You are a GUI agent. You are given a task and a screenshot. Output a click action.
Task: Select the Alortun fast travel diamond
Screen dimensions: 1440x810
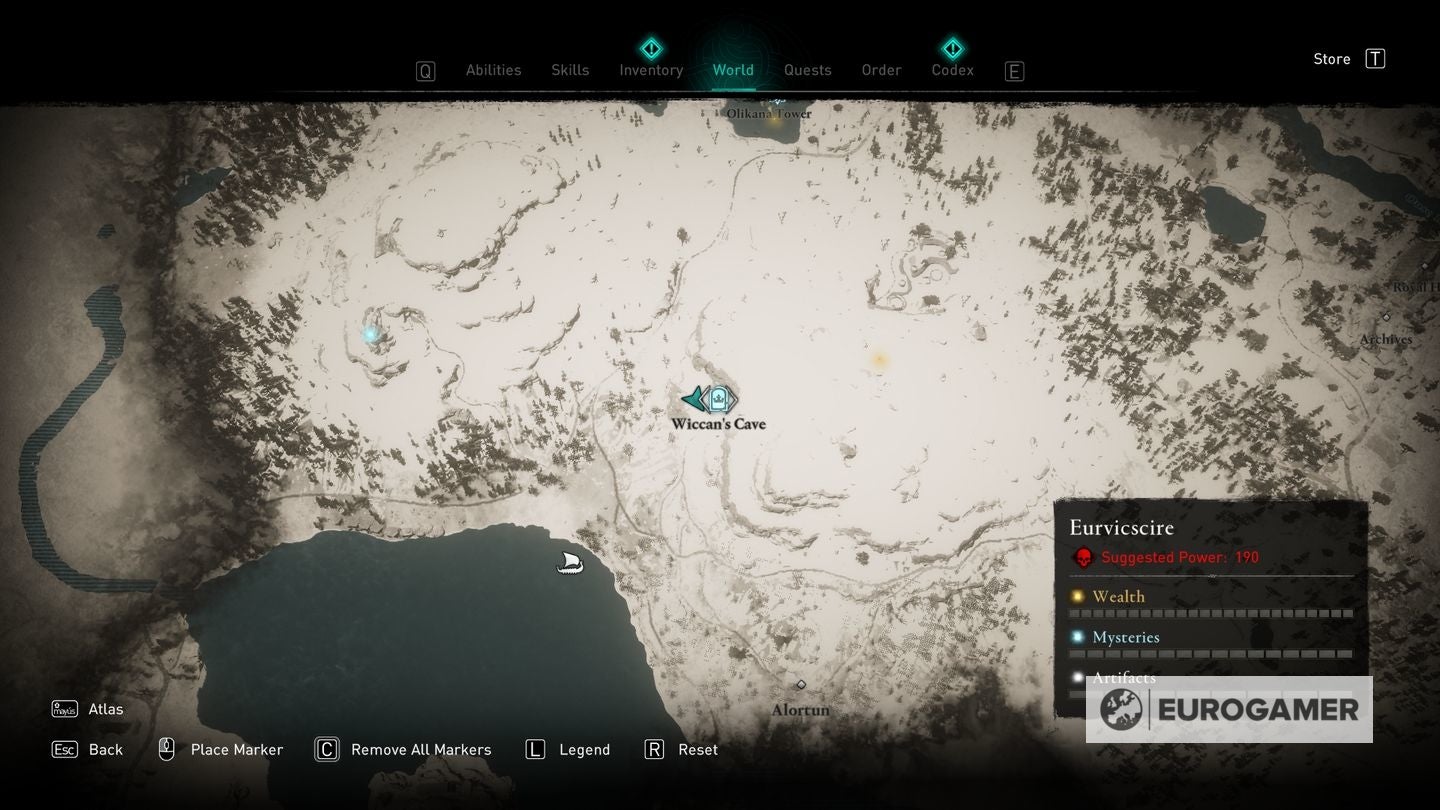pyautogui.click(x=800, y=685)
